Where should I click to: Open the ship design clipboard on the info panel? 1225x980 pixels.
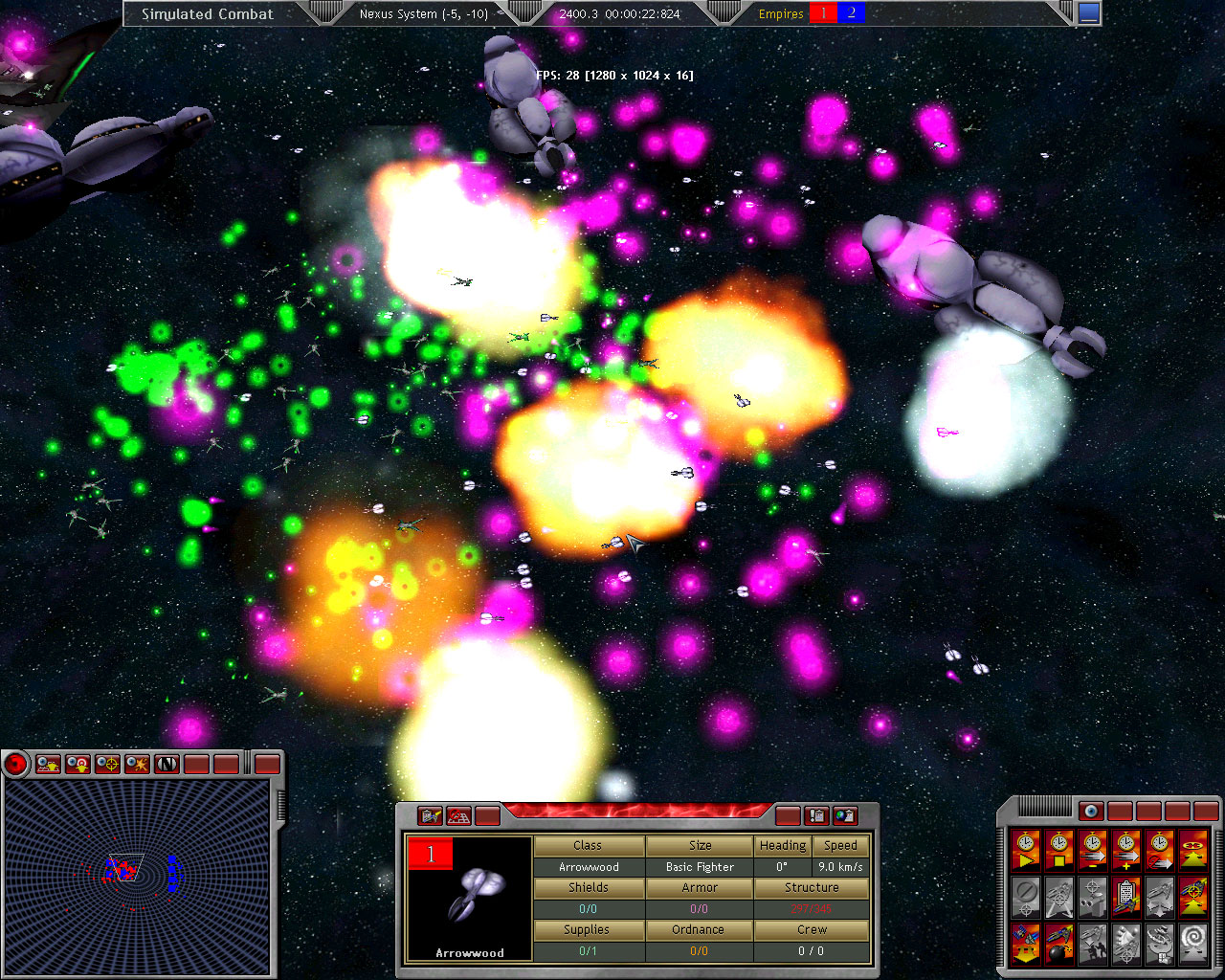[431, 816]
